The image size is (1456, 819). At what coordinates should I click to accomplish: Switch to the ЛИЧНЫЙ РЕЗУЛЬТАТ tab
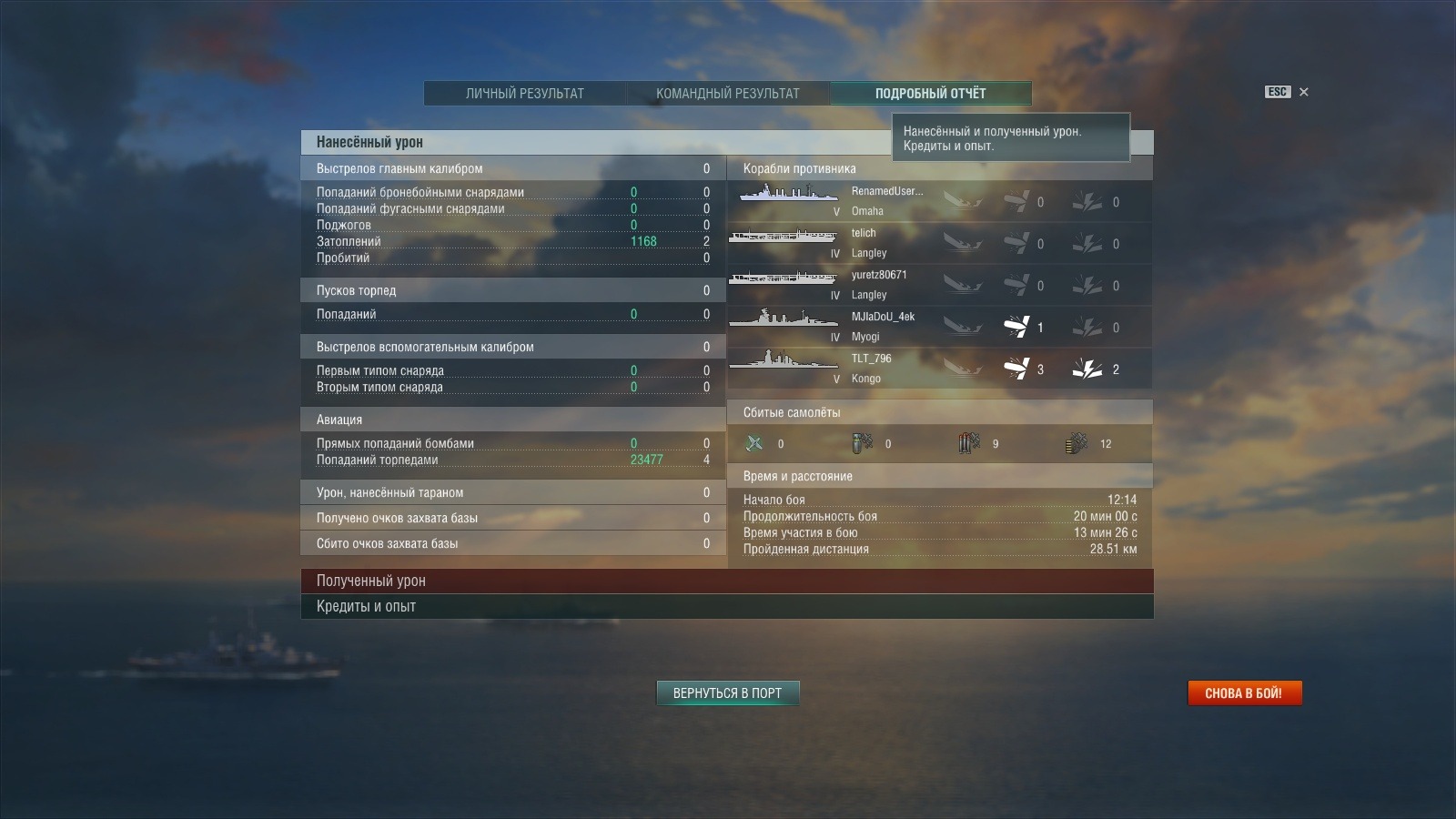click(x=524, y=93)
